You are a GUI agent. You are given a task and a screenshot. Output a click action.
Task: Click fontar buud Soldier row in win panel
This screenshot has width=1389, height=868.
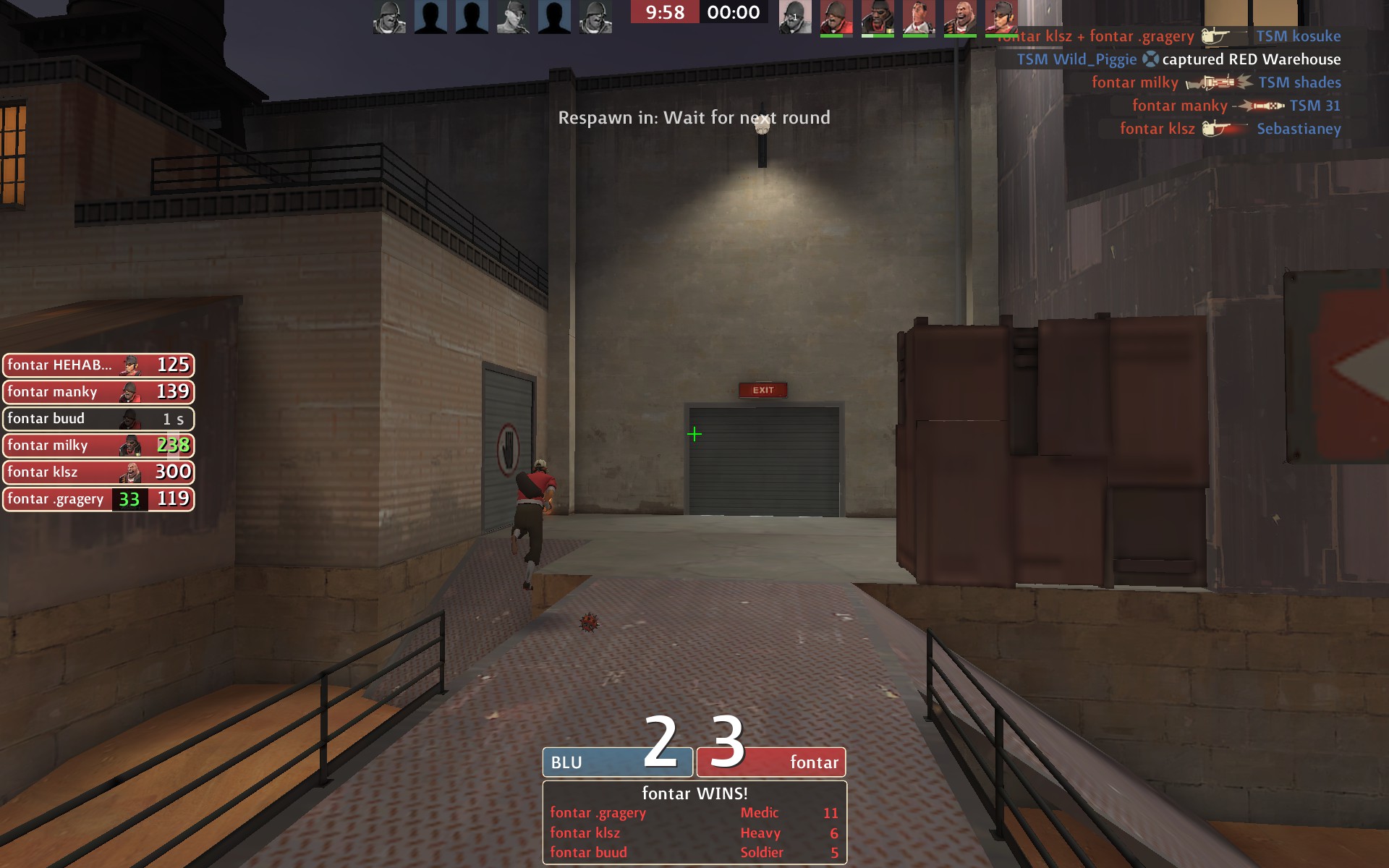[x=694, y=853]
